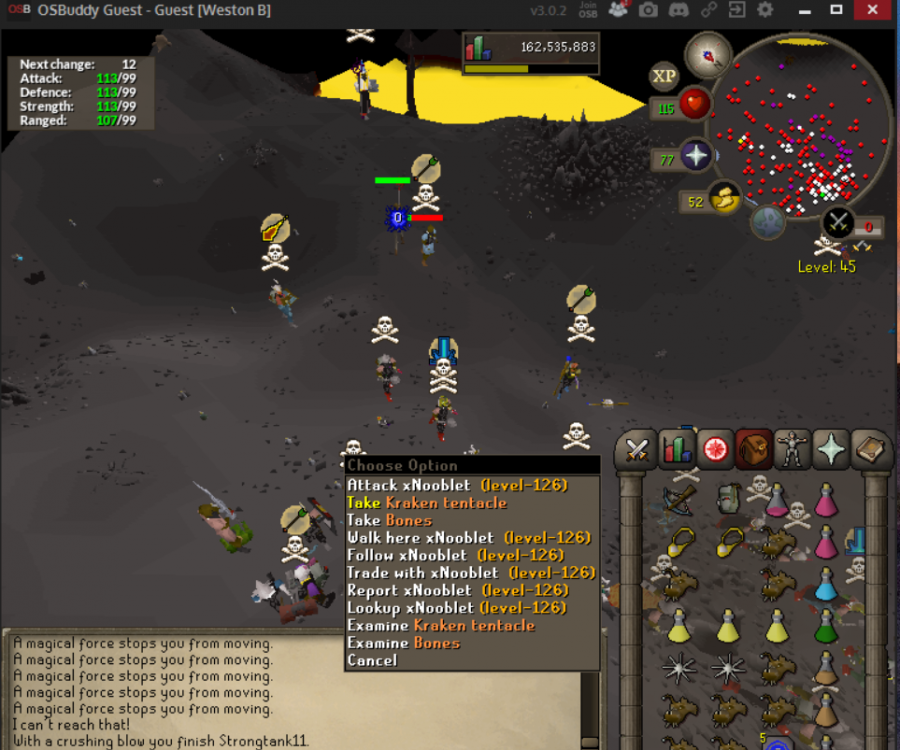
Task: Open the Combat Options crossed-swords tab
Action: 637,451
